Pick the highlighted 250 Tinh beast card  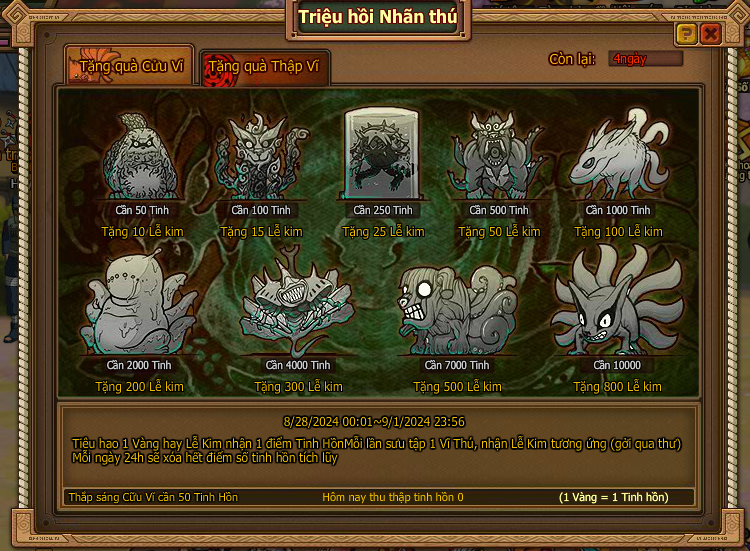[383, 155]
